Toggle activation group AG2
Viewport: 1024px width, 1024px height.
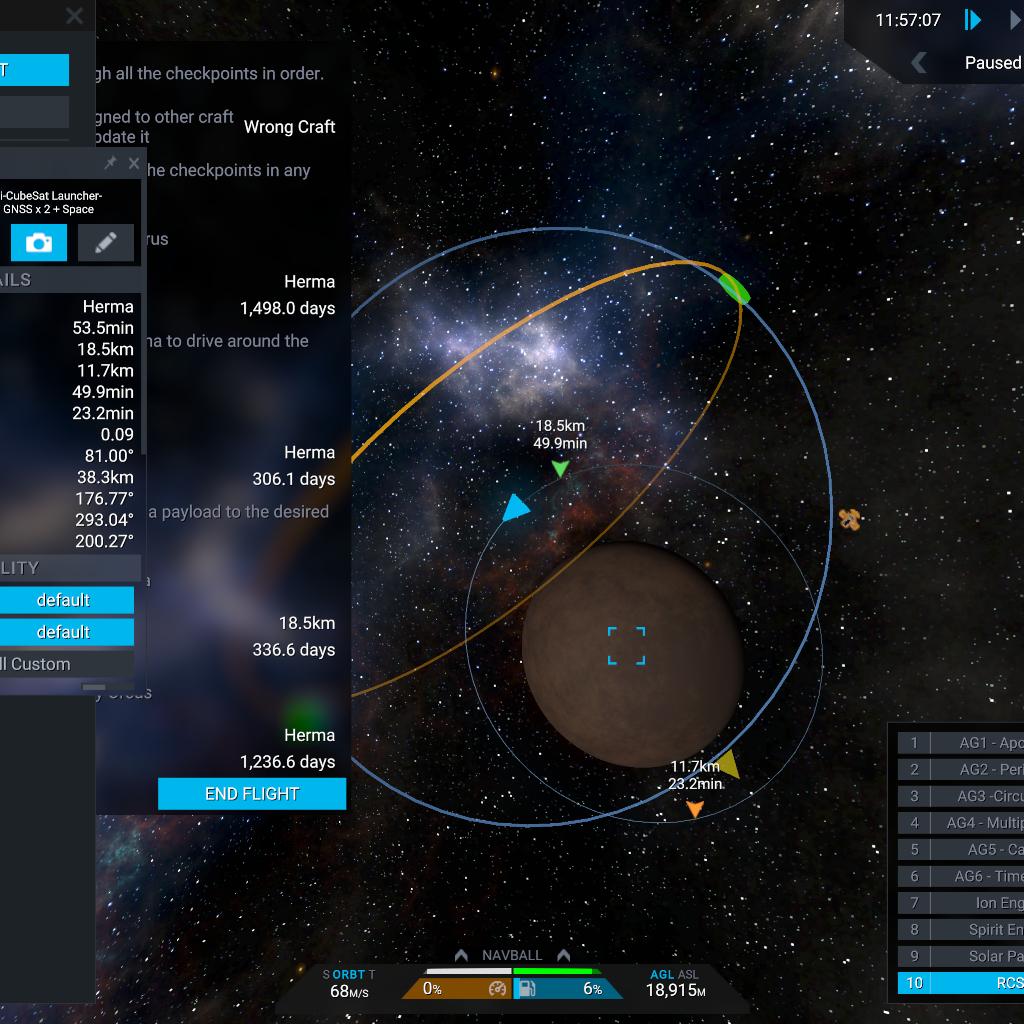click(x=975, y=770)
